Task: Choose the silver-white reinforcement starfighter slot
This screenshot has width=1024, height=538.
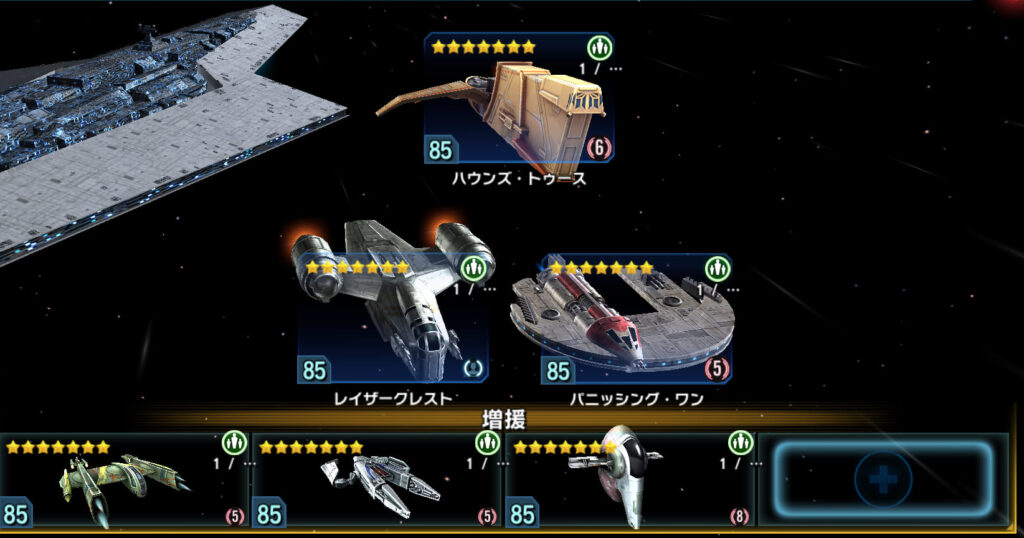Action: 377,482
